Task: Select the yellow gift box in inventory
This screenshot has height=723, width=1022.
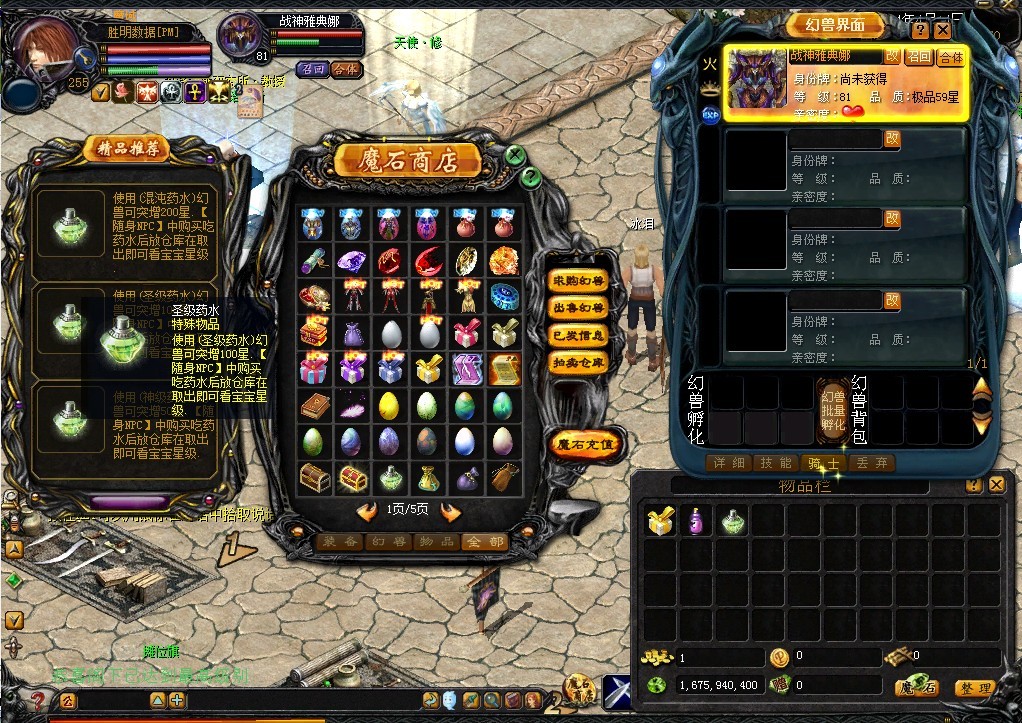Action: [x=659, y=520]
